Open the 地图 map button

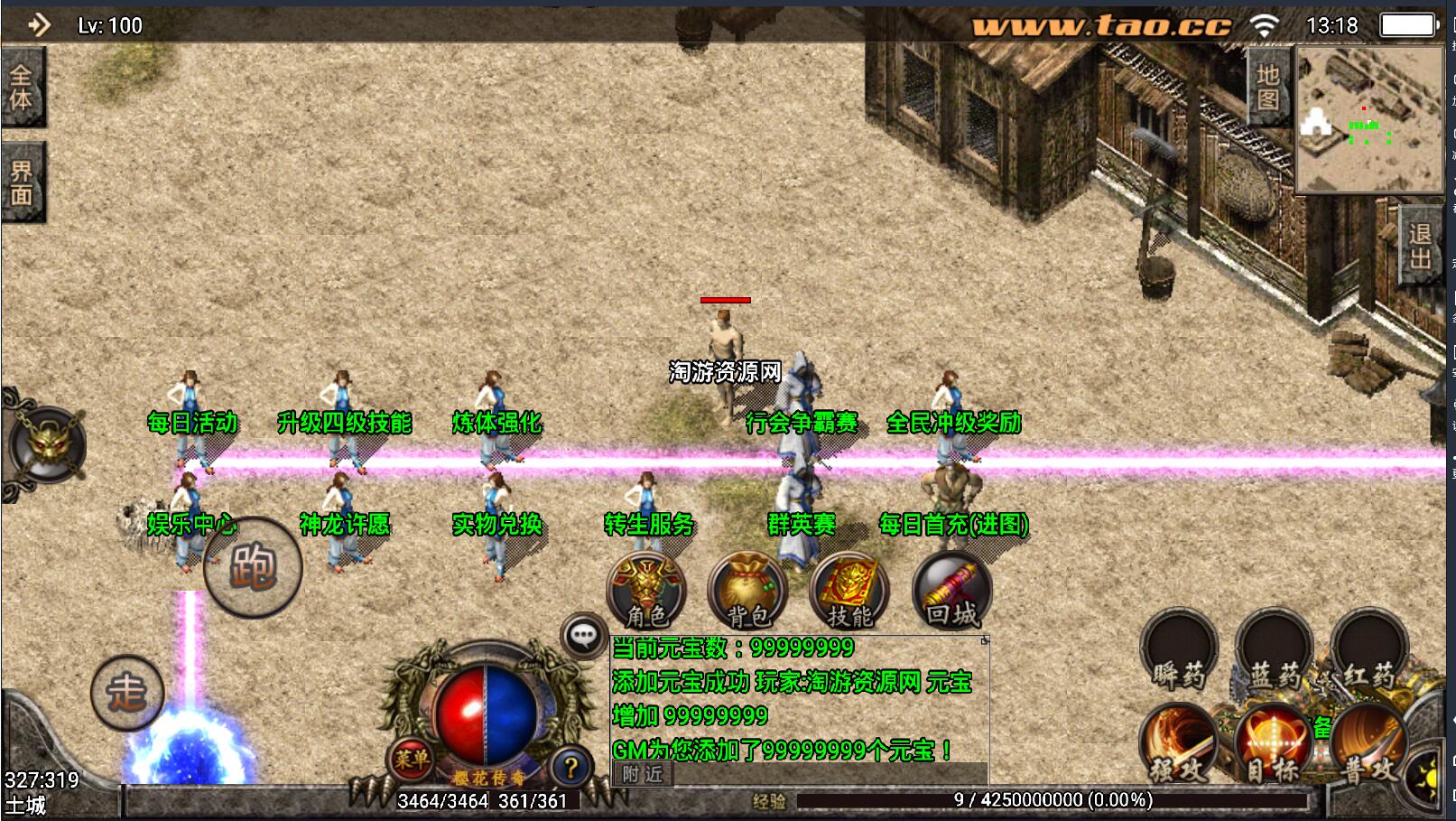pyautogui.click(x=1267, y=87)
